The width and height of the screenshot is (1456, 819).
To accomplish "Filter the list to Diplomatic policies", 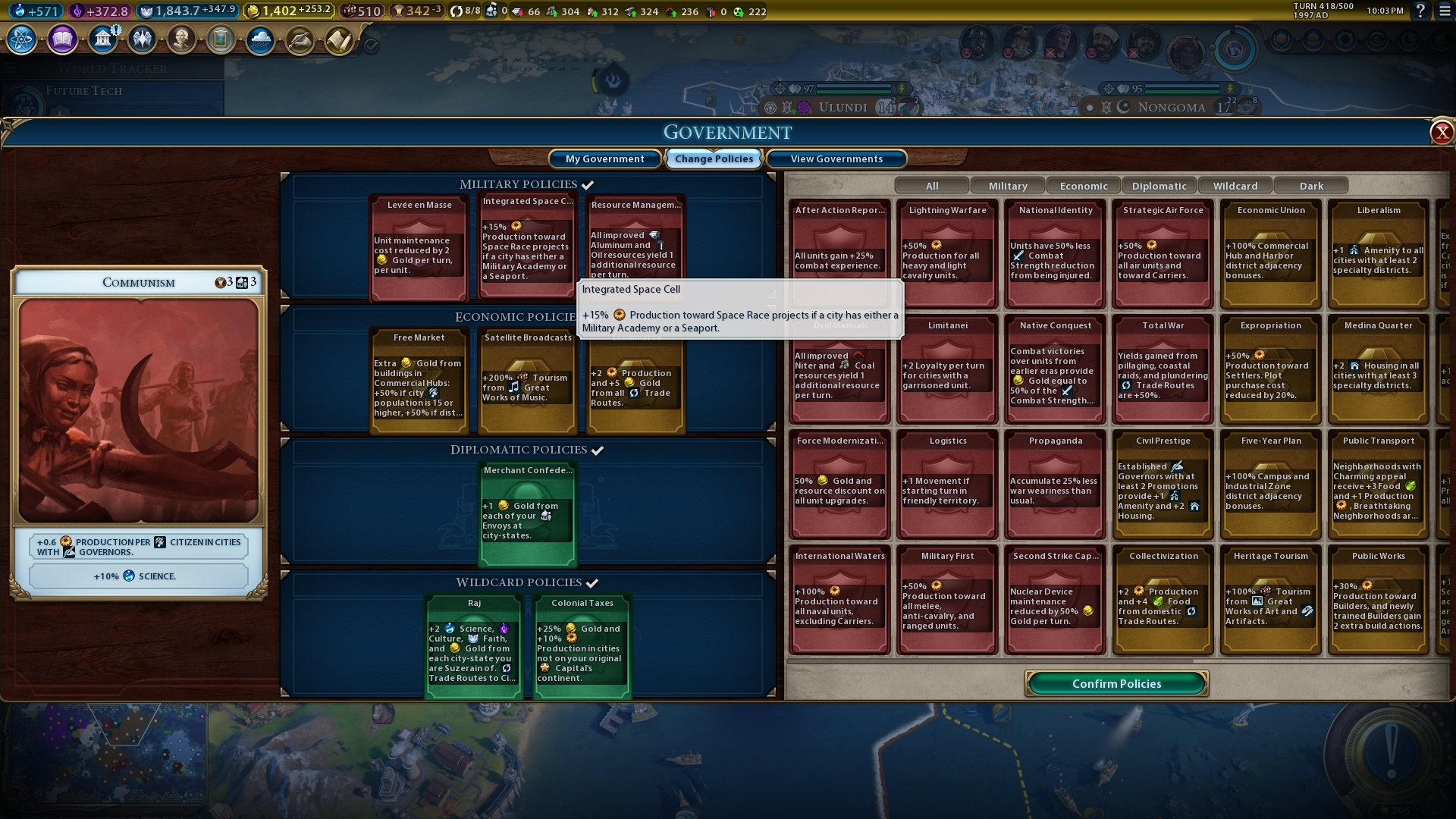I will pos(1159,186).
